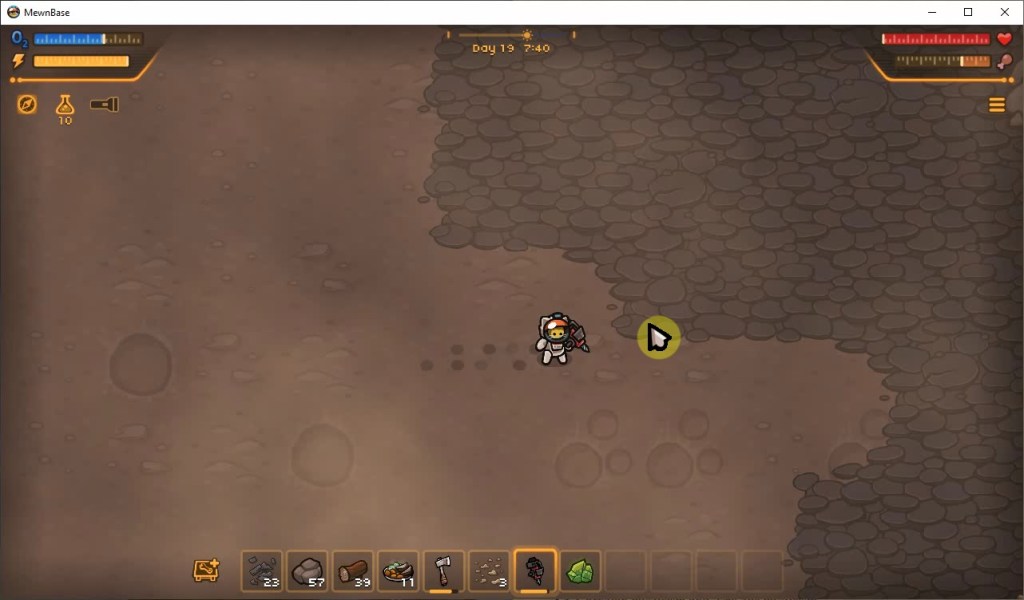The image size is (1024, 600).
Task: Choose the green leaf item slot
Action: pyautogui.click(x=580, y=571)
